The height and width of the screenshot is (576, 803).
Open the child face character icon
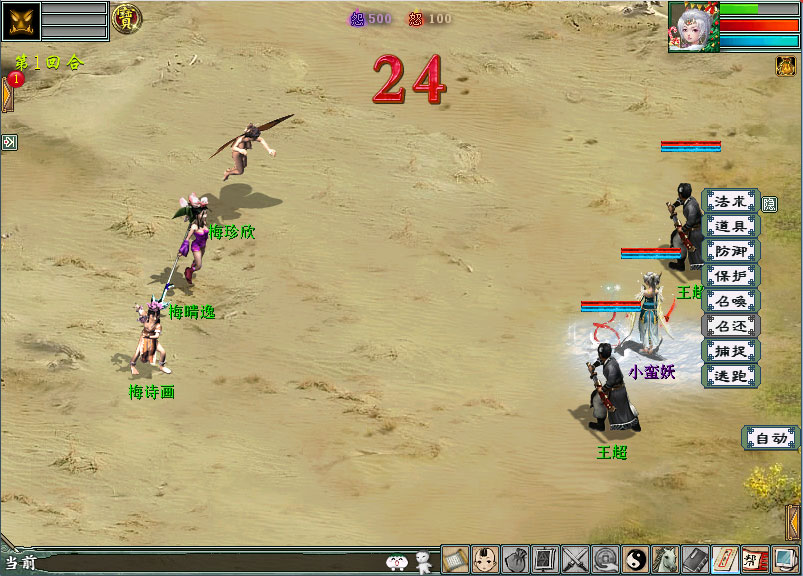[486, 560]
